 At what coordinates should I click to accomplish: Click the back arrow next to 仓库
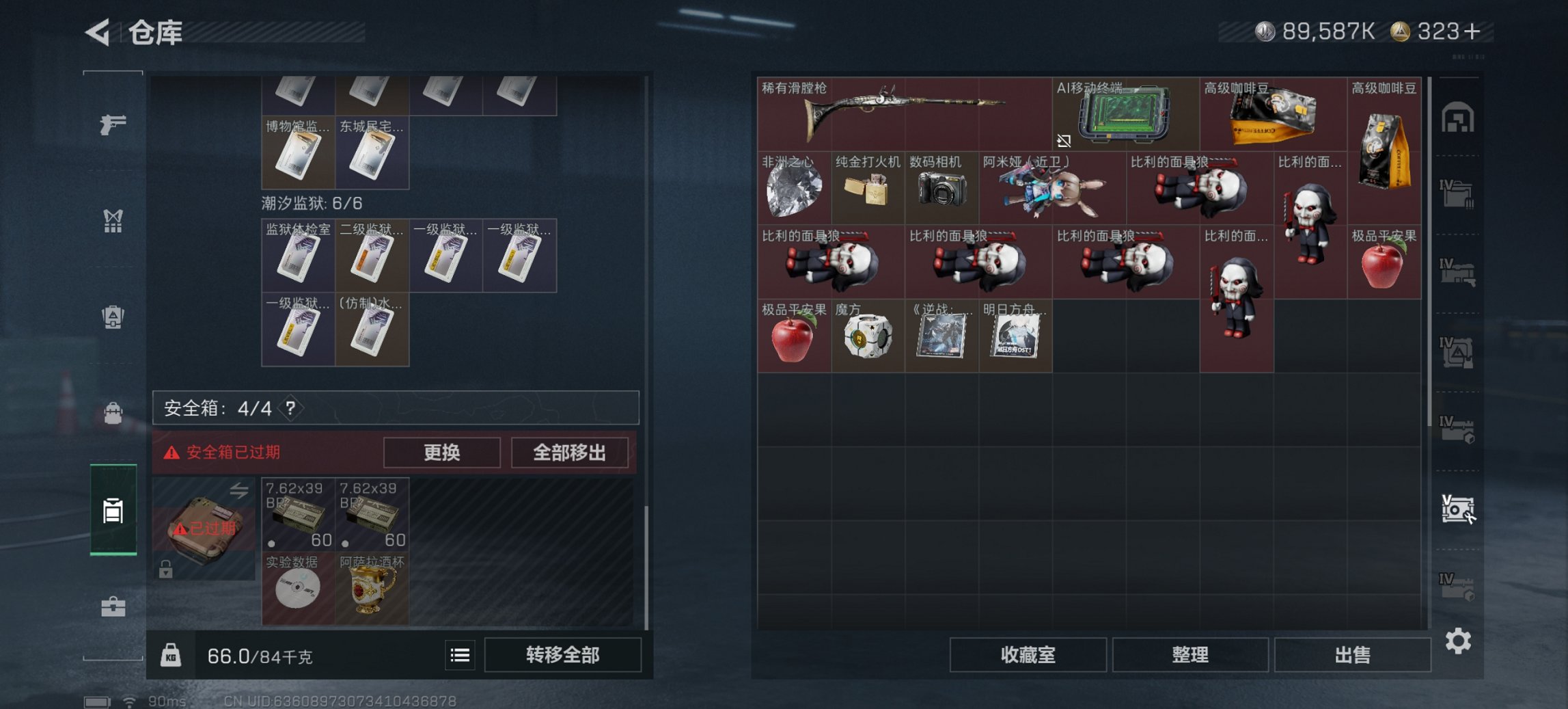point(96,32)
